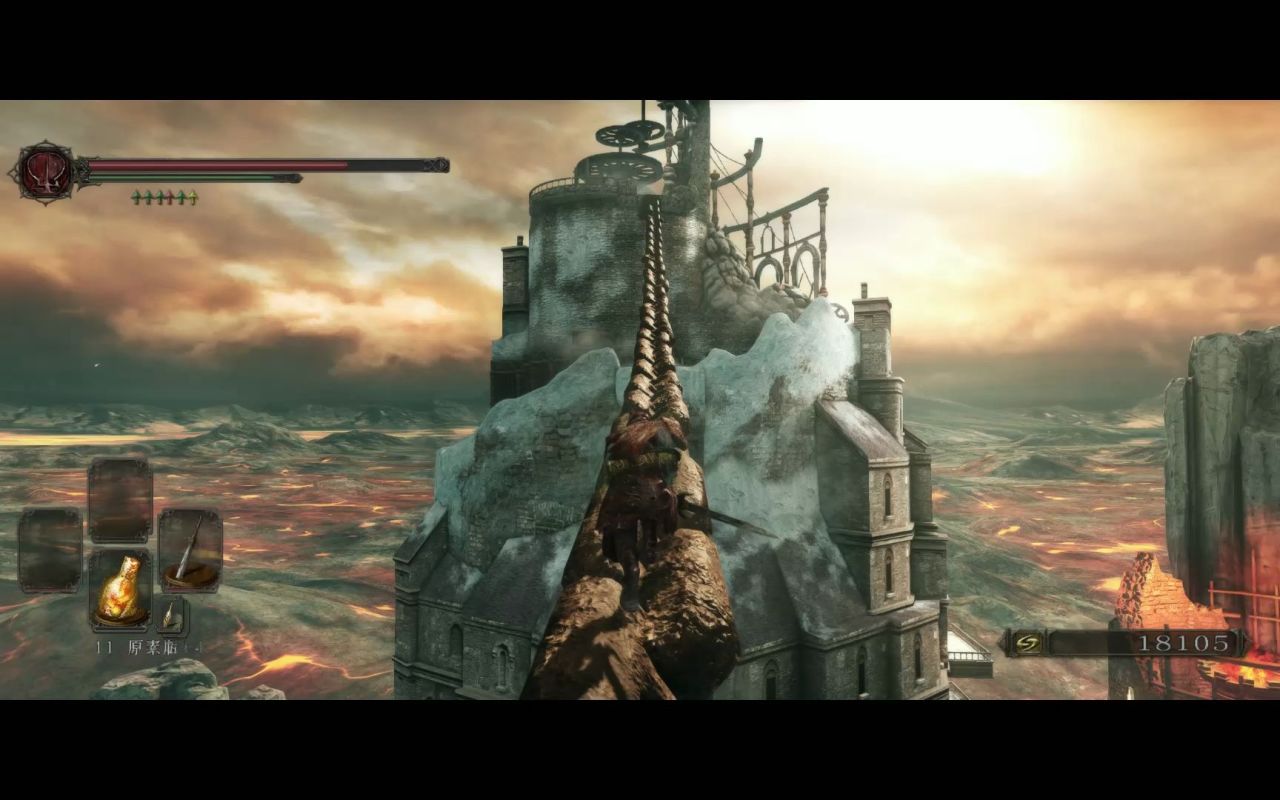Toggle the last green arrow buff icon
Screen dimensions: 1280x800
pyautogui.click(x=182, y=196)
